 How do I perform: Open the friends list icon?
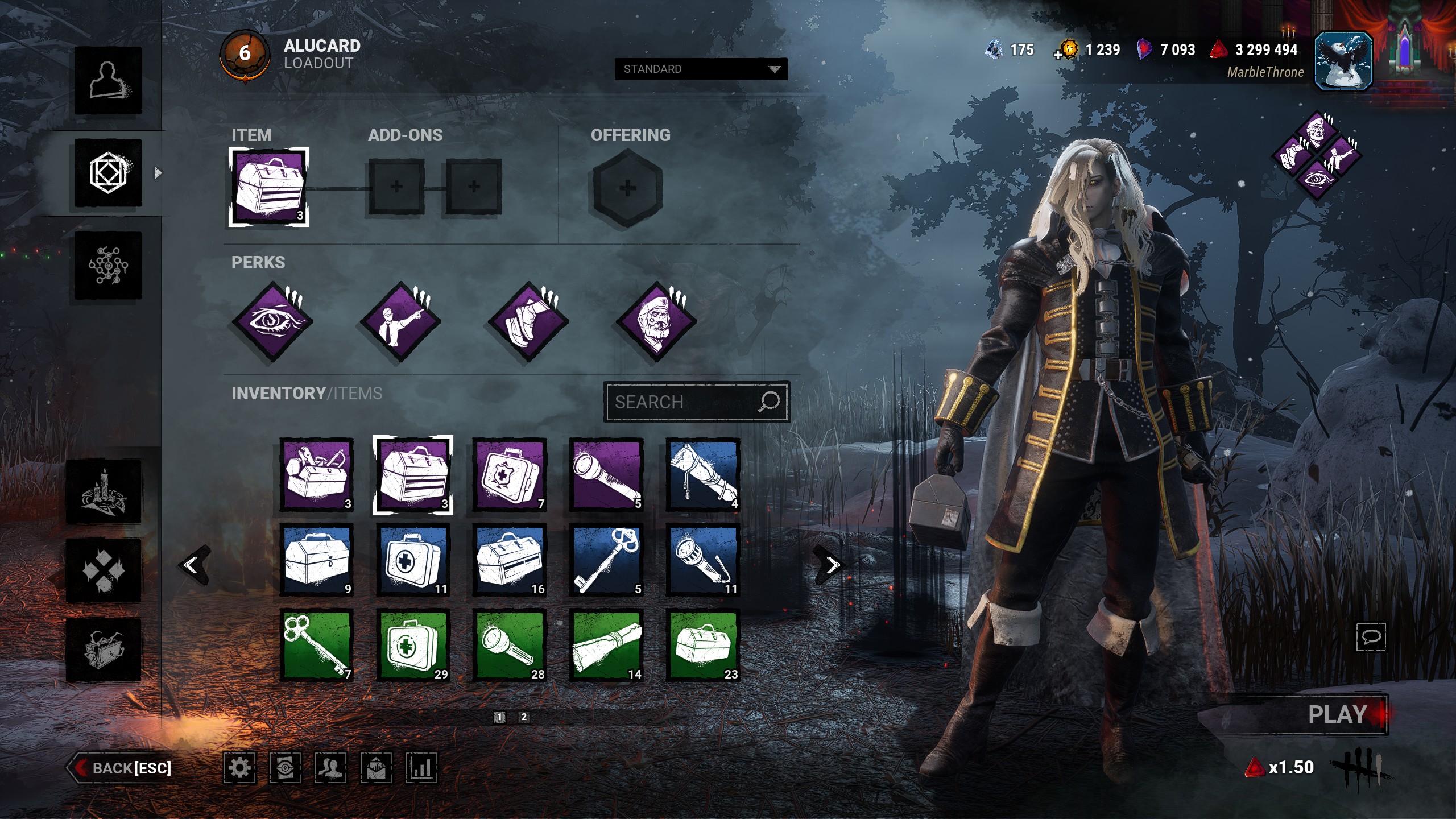330,768
